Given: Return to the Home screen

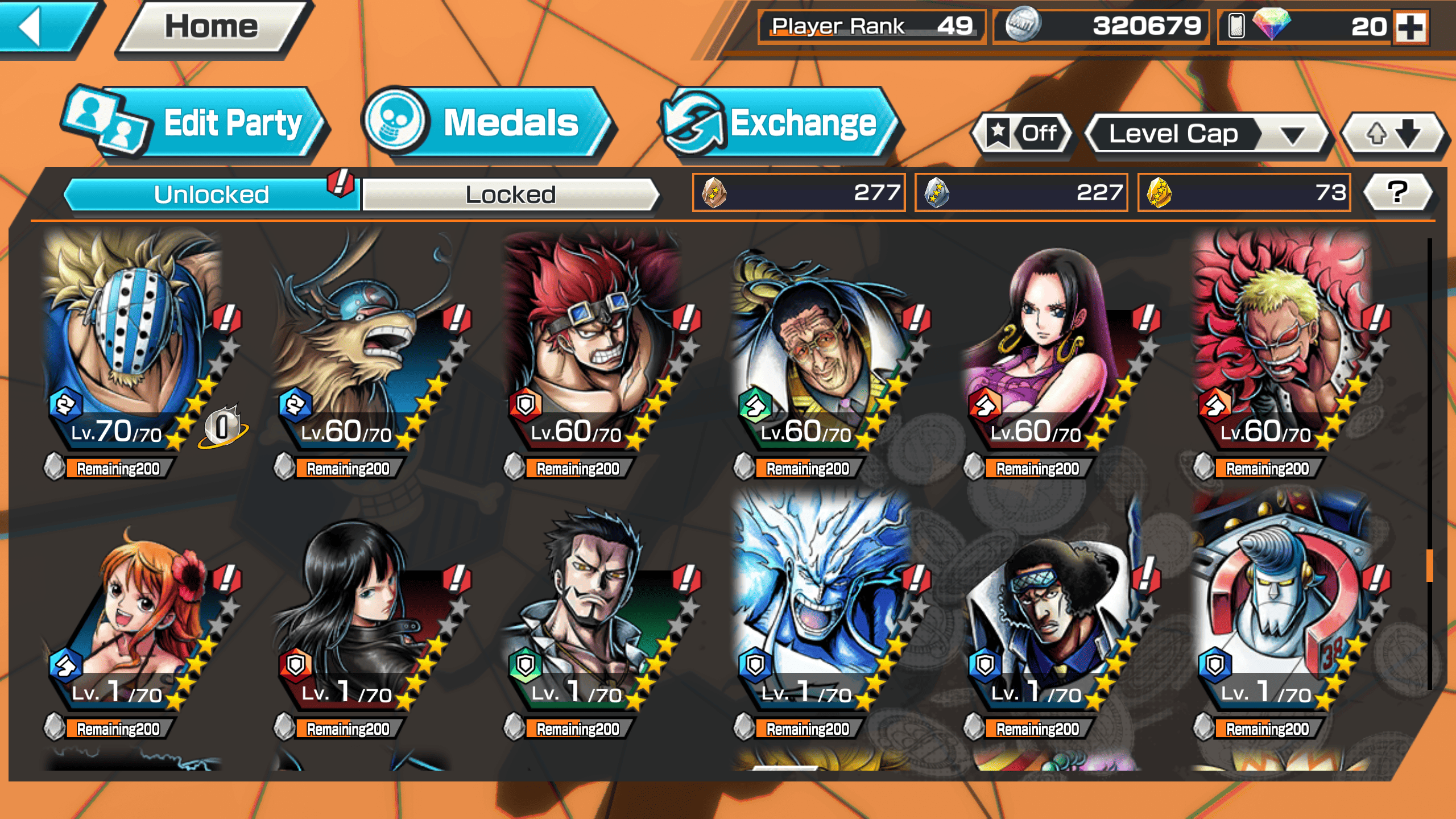Looking at the screenshot, I should (210, 27).
